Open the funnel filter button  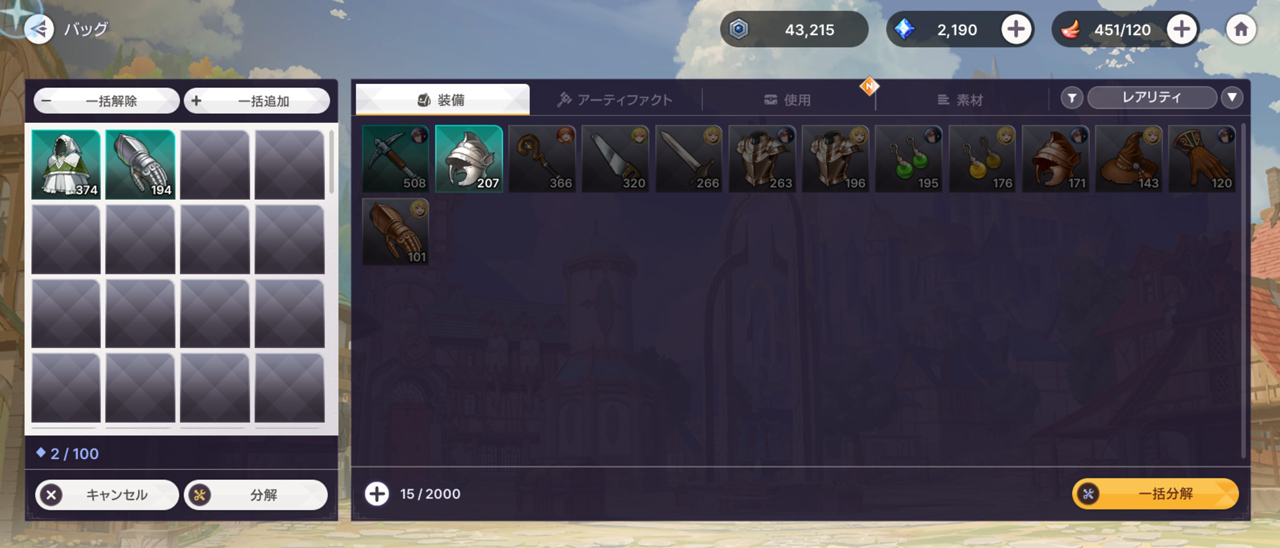click(1072, 98)
